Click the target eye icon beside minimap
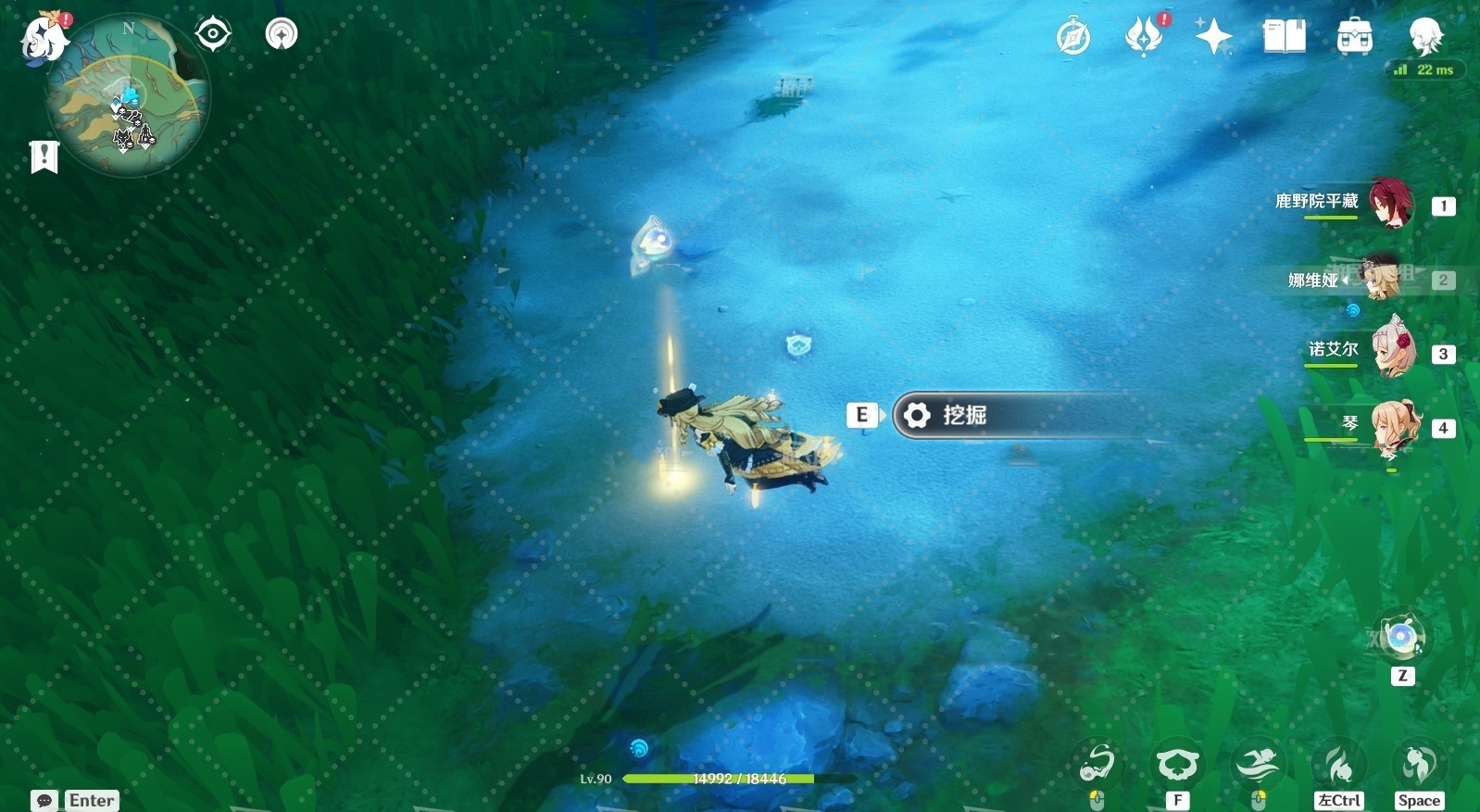Image resolution: width=1480 pixels, height=812 pixels. pos(212,34)
